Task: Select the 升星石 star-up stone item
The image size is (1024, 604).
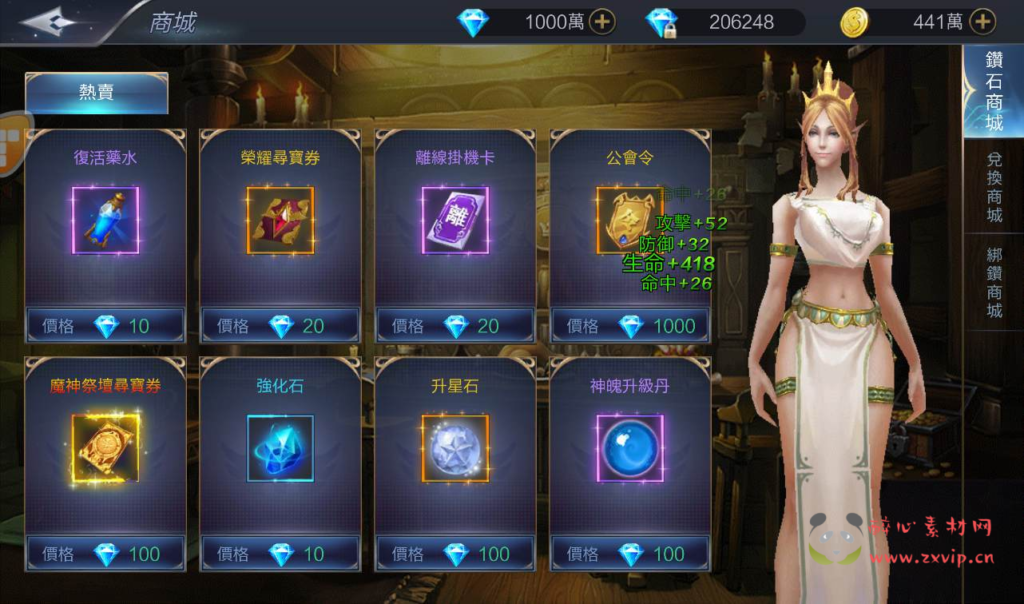Action: click(x=455, y=447)
